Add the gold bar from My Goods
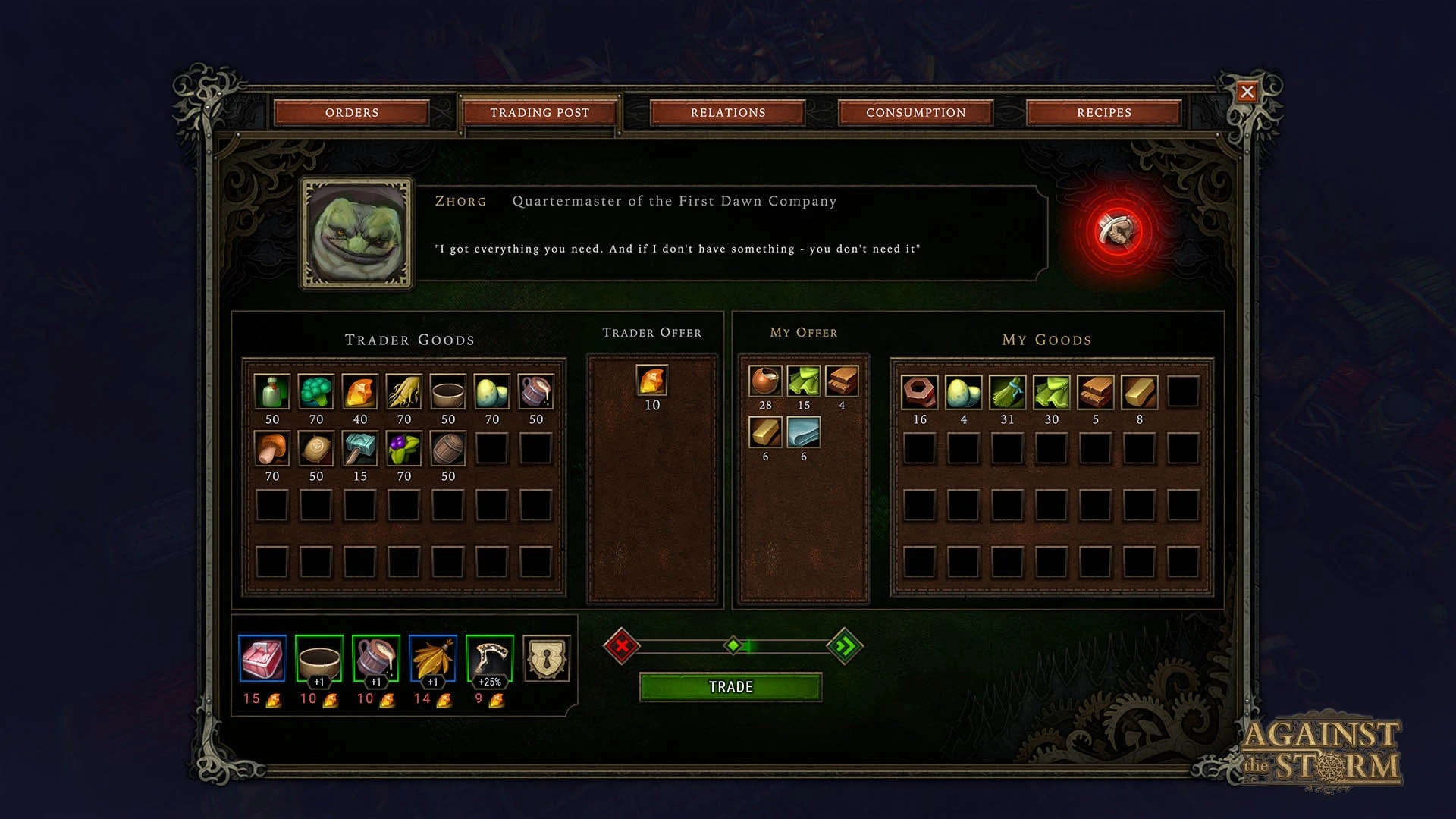Image resolution: width=1456 pixels, height=819 pixels. click(1139, 392)
